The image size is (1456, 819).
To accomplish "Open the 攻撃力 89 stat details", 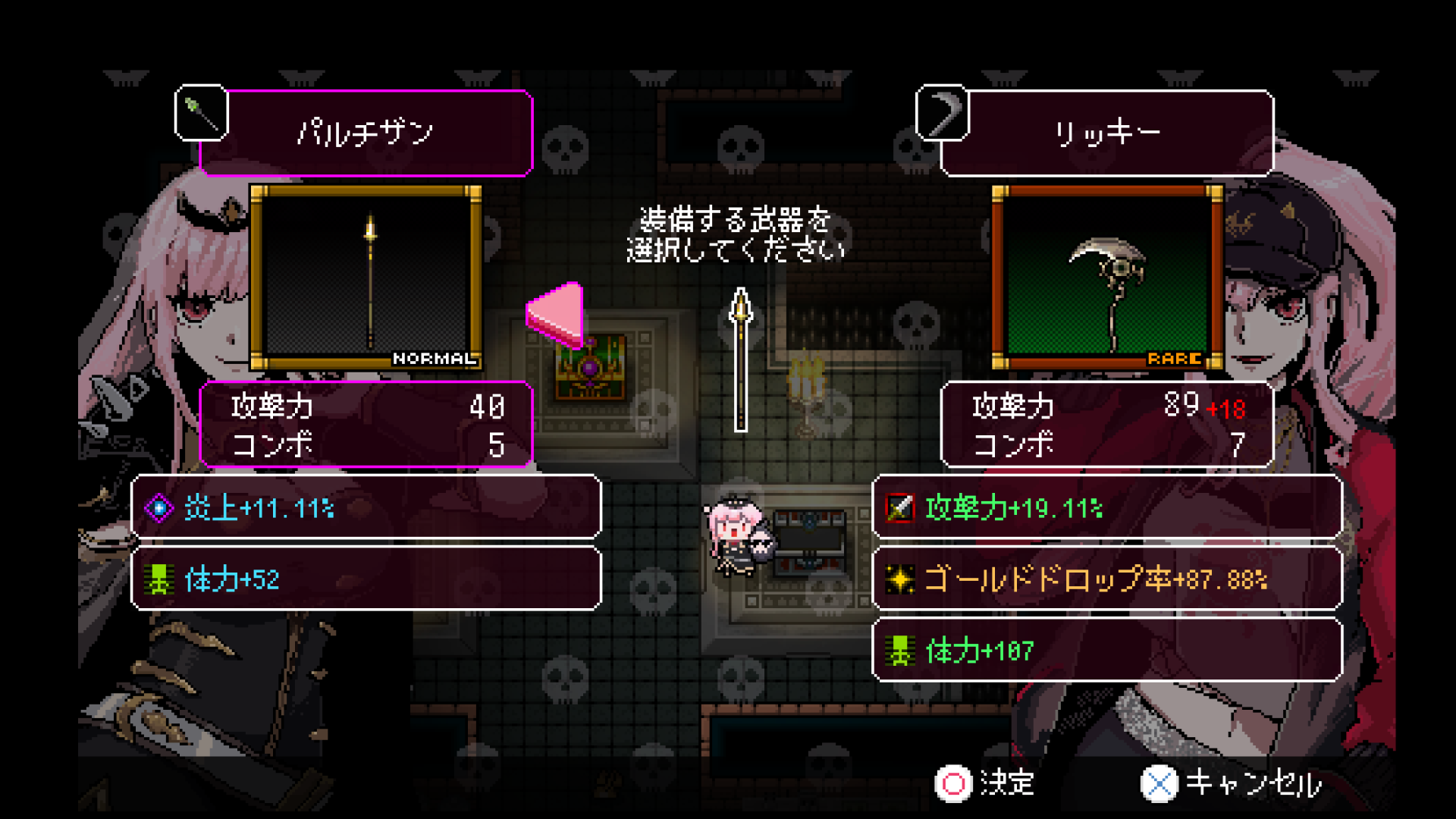I will (x=1104, y=409).
